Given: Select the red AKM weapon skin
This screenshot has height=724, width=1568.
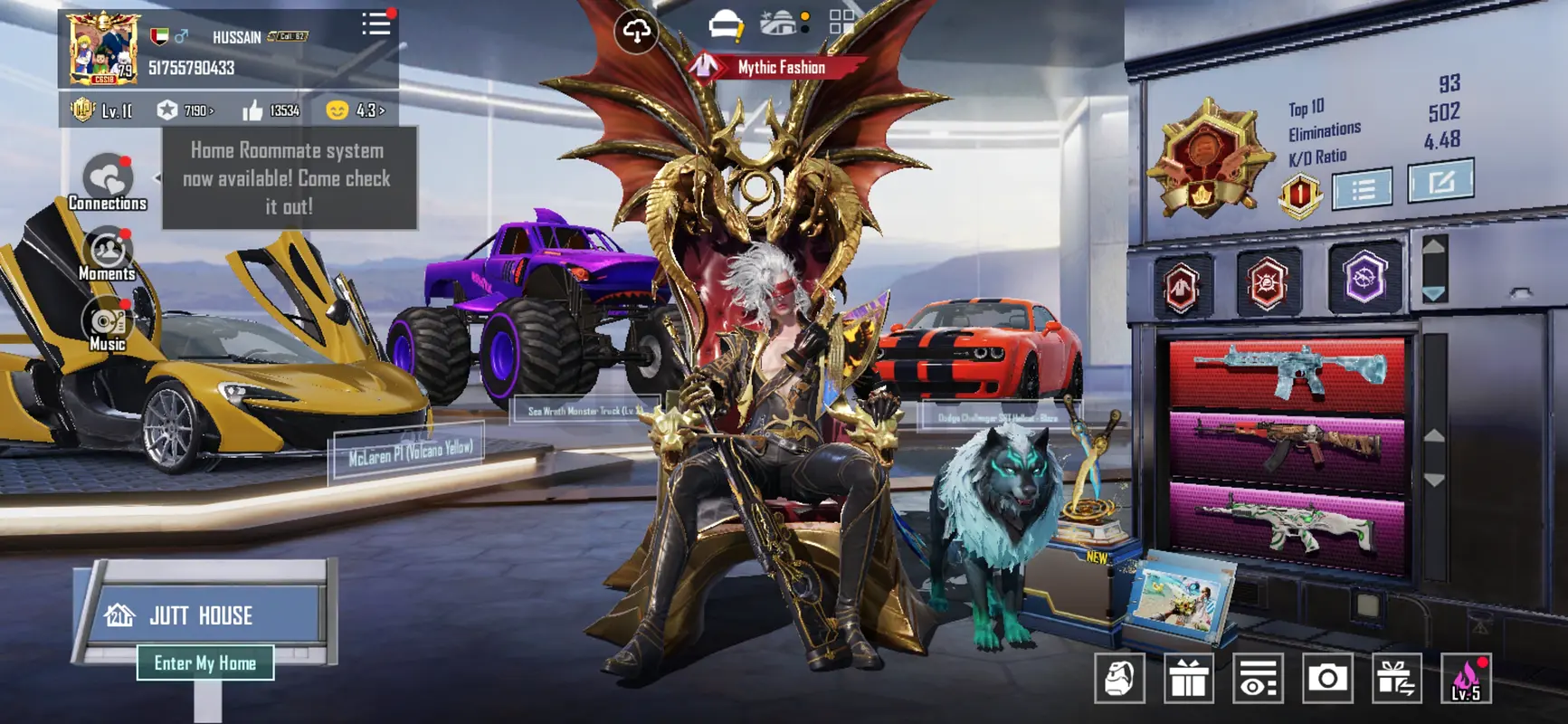Looking at the screenshot, I should pos(1287,443).
